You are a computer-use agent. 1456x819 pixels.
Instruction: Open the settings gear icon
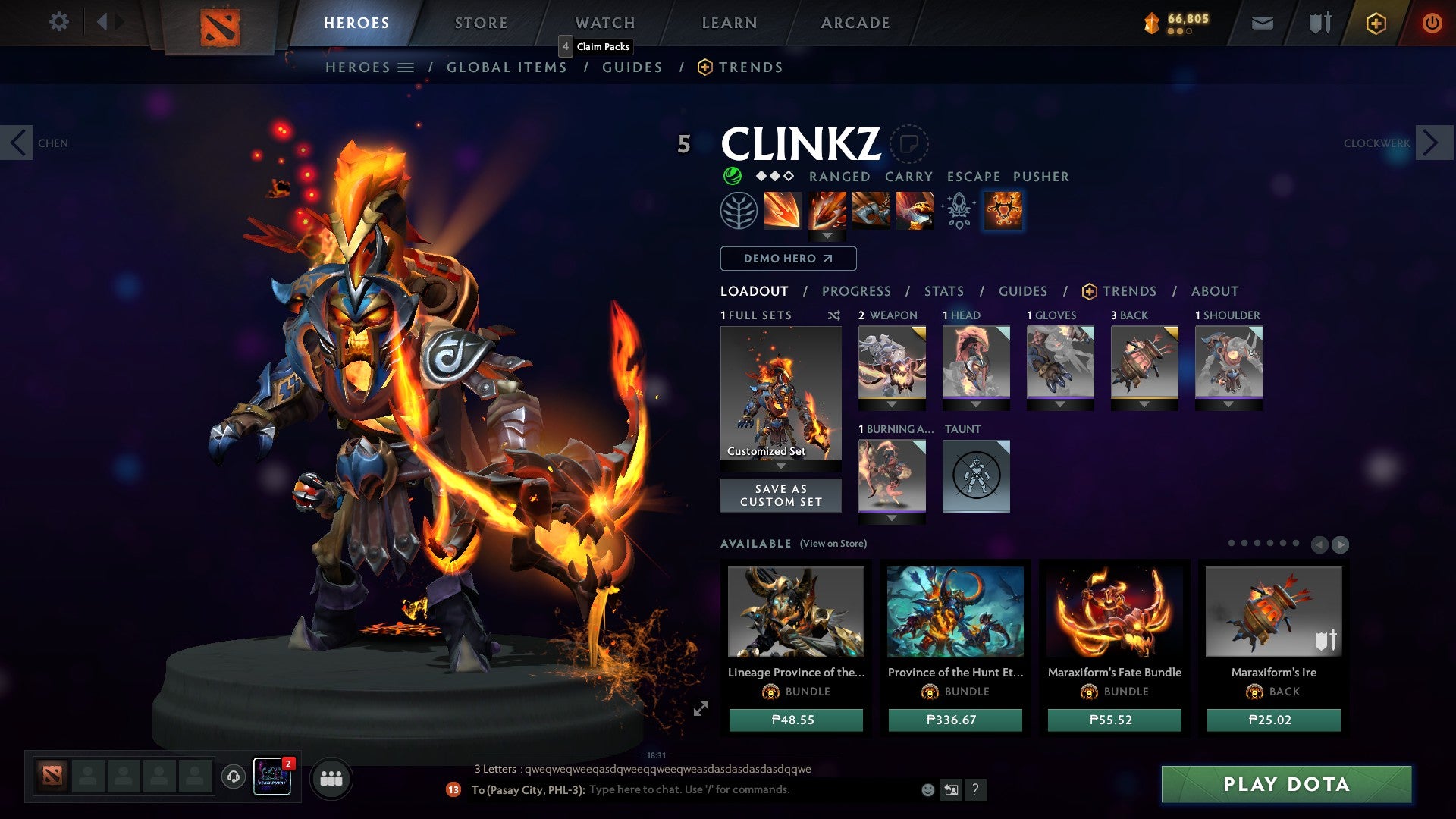click(58, 22)
